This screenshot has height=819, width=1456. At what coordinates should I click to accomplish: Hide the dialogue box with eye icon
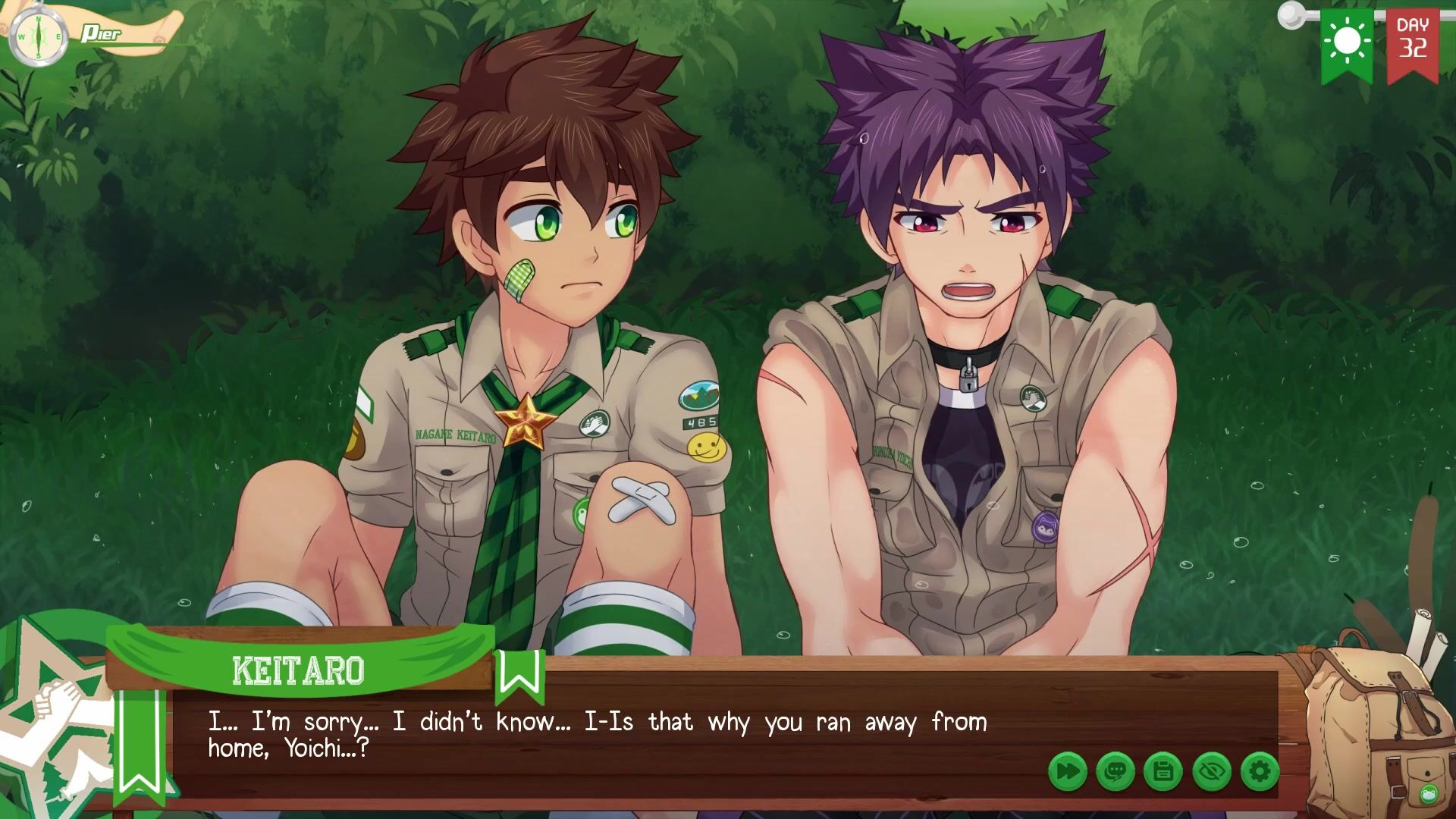(1211, 772)
